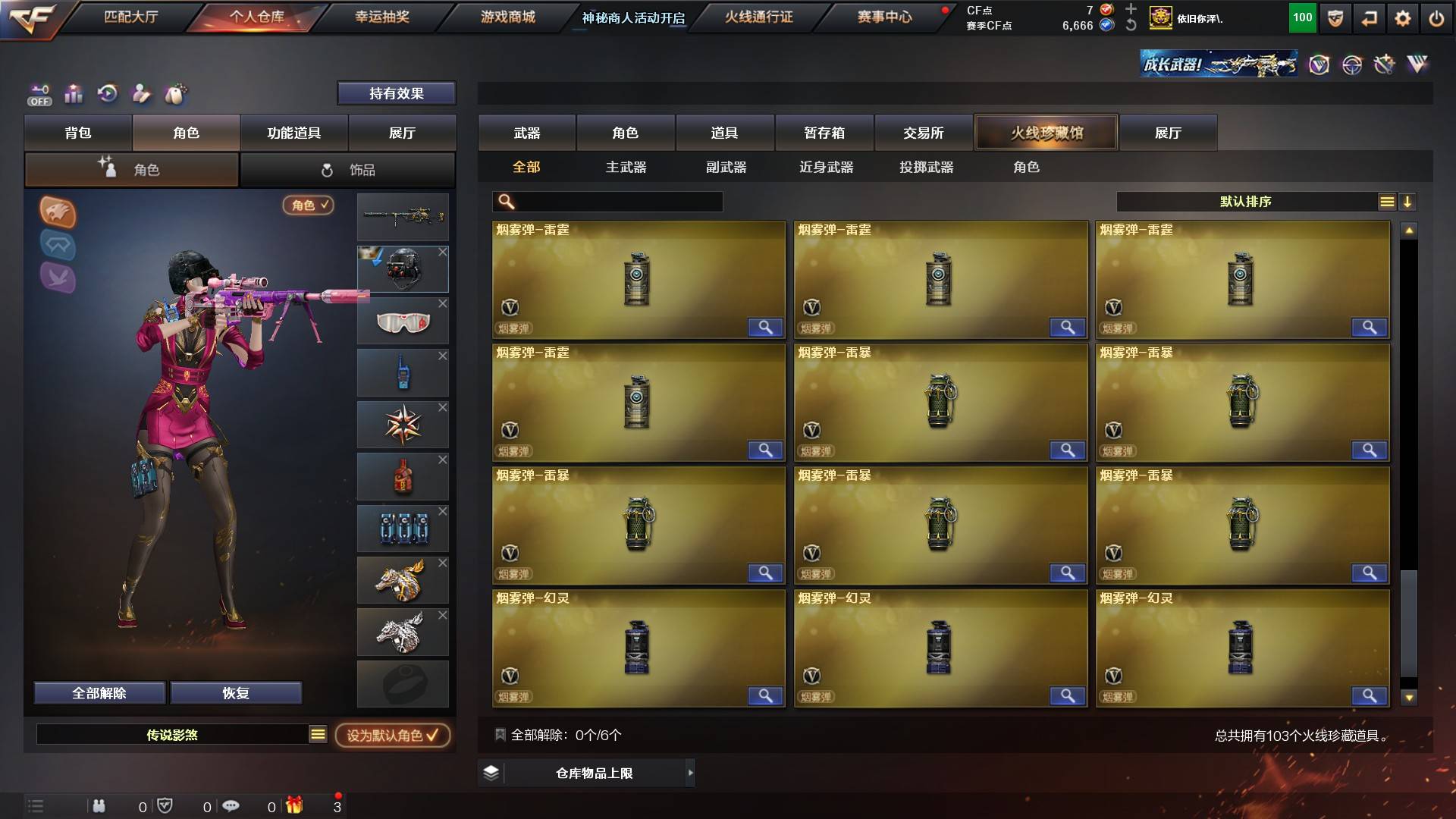The width and height of the screenshot is (1456, 819).
Task: Click the helmet thumbnail in the equipped slots
Action: tap(403, 269)
